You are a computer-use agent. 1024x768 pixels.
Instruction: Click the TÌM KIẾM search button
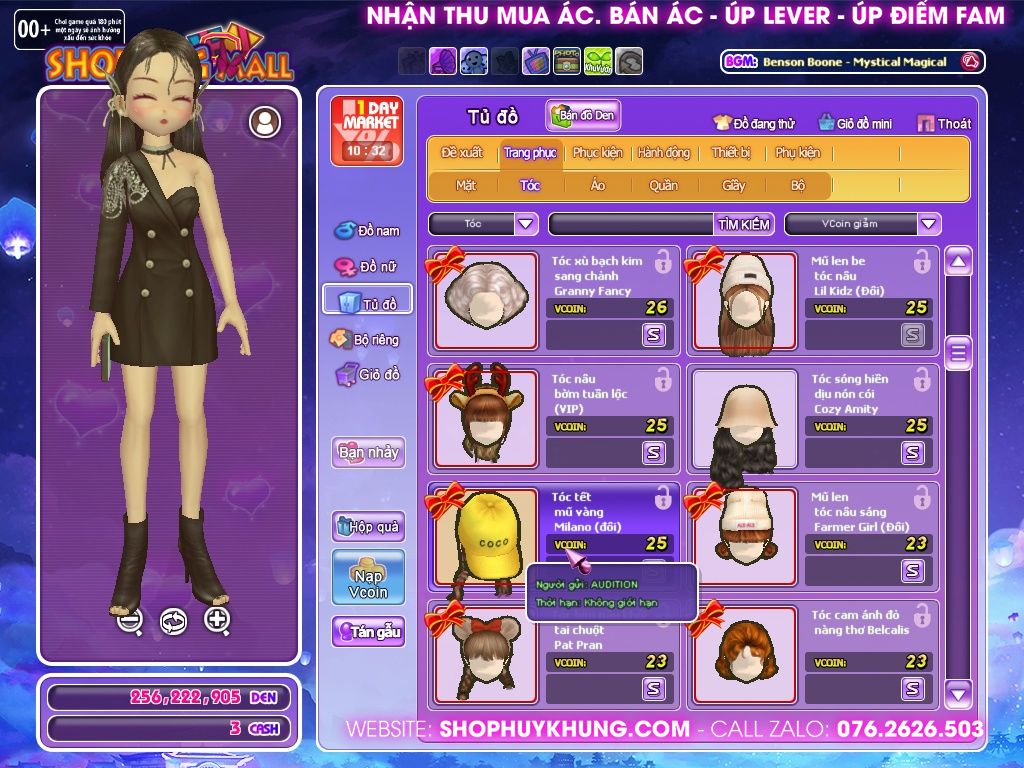pos(744,224)
